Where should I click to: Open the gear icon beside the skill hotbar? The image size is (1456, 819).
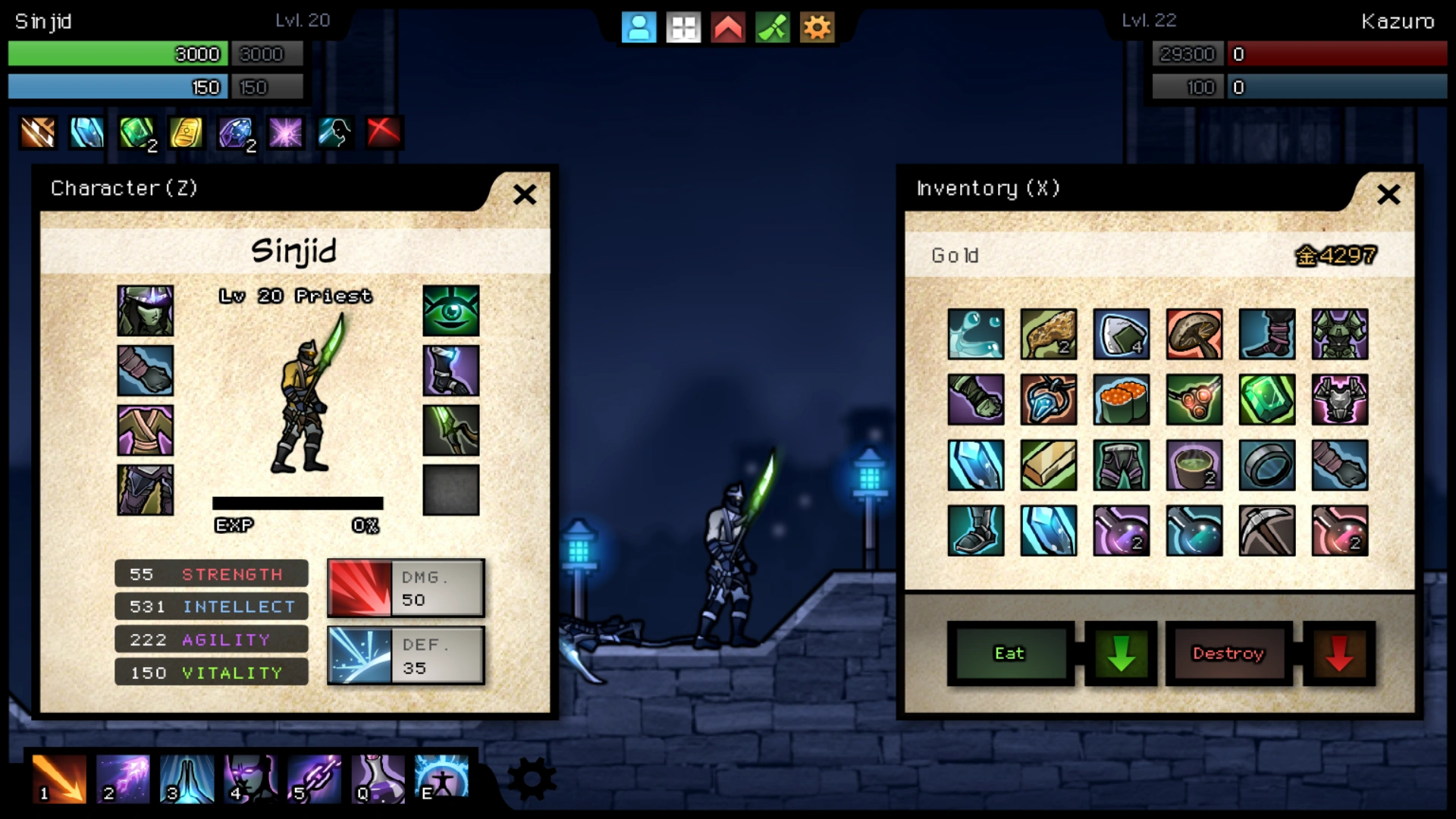[532, 778]
